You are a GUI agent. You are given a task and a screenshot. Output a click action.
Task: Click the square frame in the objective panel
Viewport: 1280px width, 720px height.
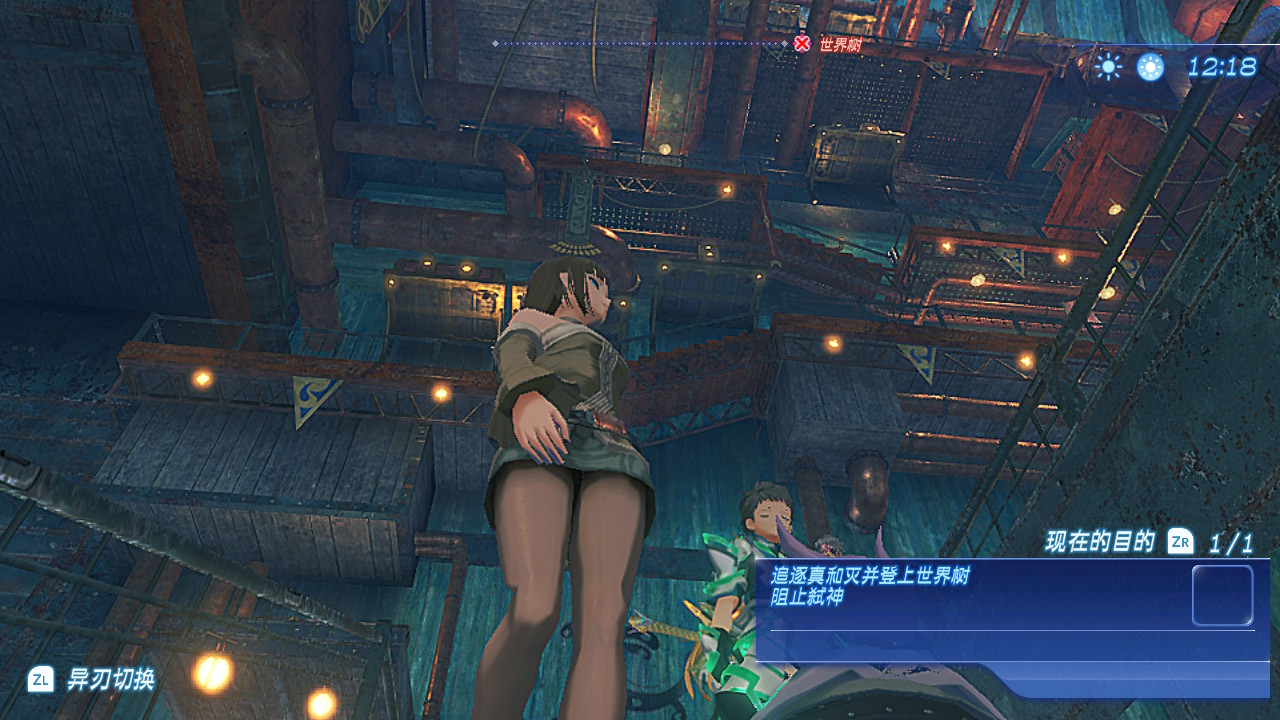point(1222,596)
